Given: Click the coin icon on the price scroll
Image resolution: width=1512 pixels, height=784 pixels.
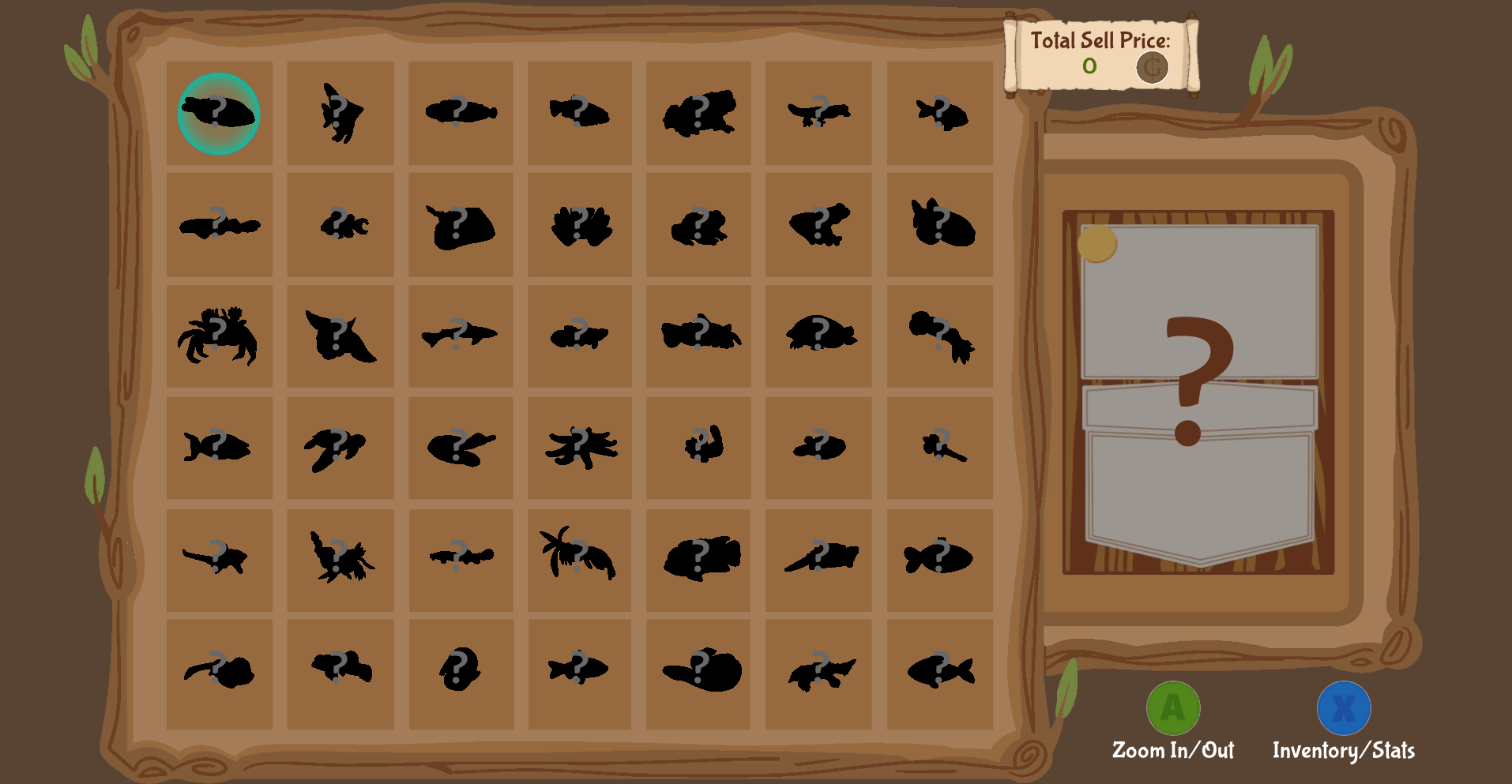Looking at the screenshot, I should [x=1150, y=67].
